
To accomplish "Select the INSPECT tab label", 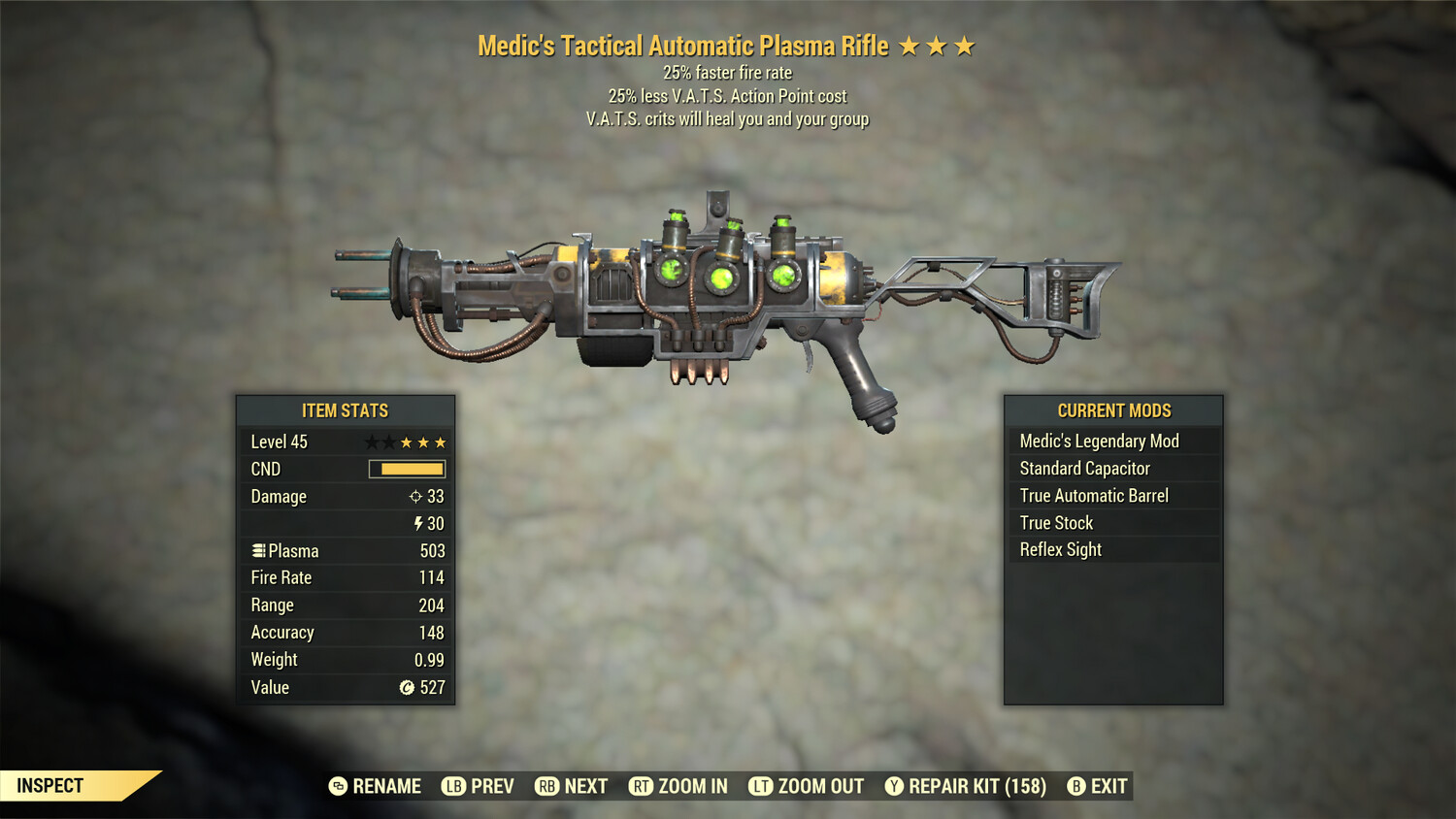I will click(50, 785).
